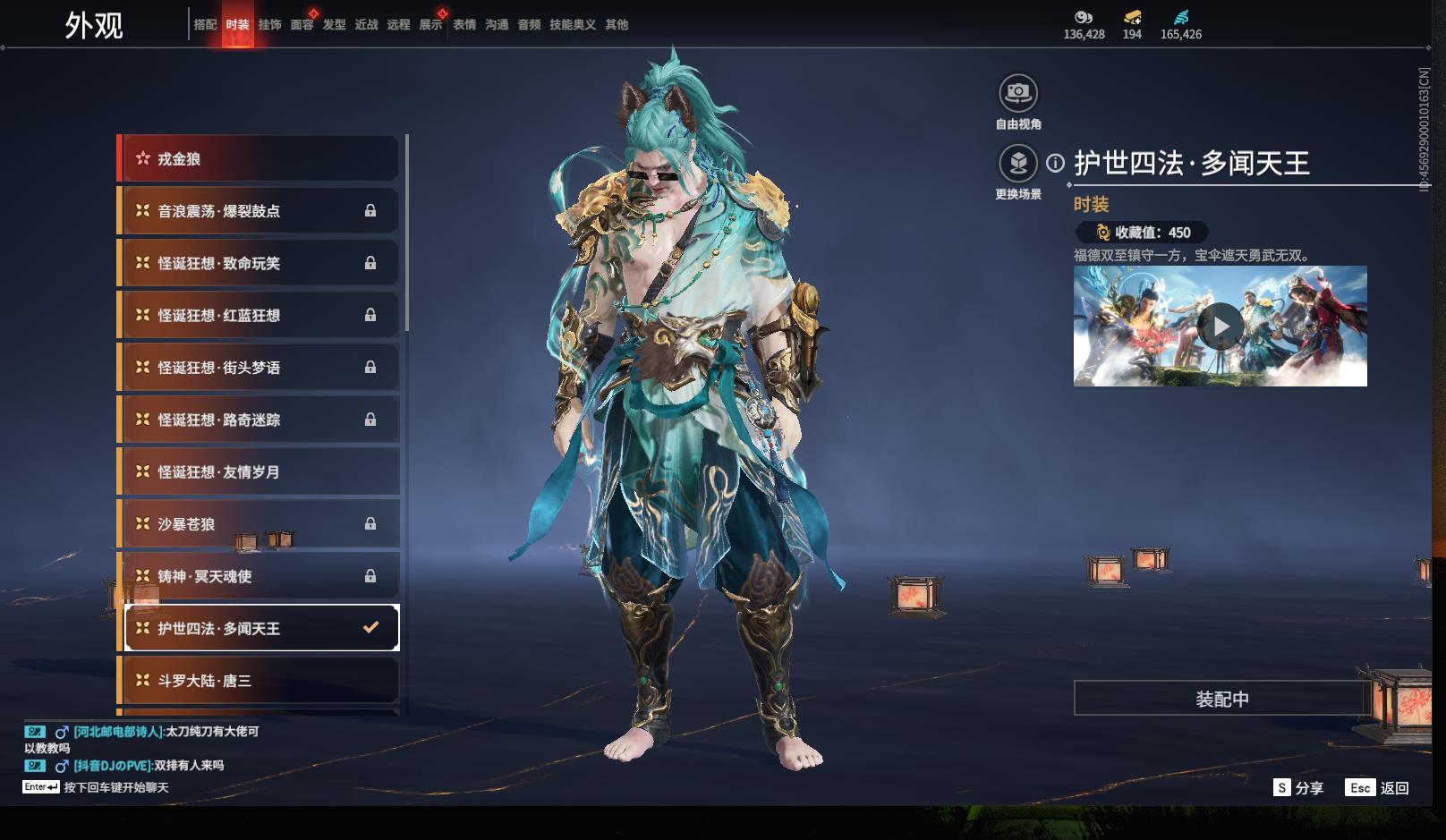The image size is (1446, 840).
Task: Open the 挂饰 accessories tab
Action: click(x=269, y=25)
